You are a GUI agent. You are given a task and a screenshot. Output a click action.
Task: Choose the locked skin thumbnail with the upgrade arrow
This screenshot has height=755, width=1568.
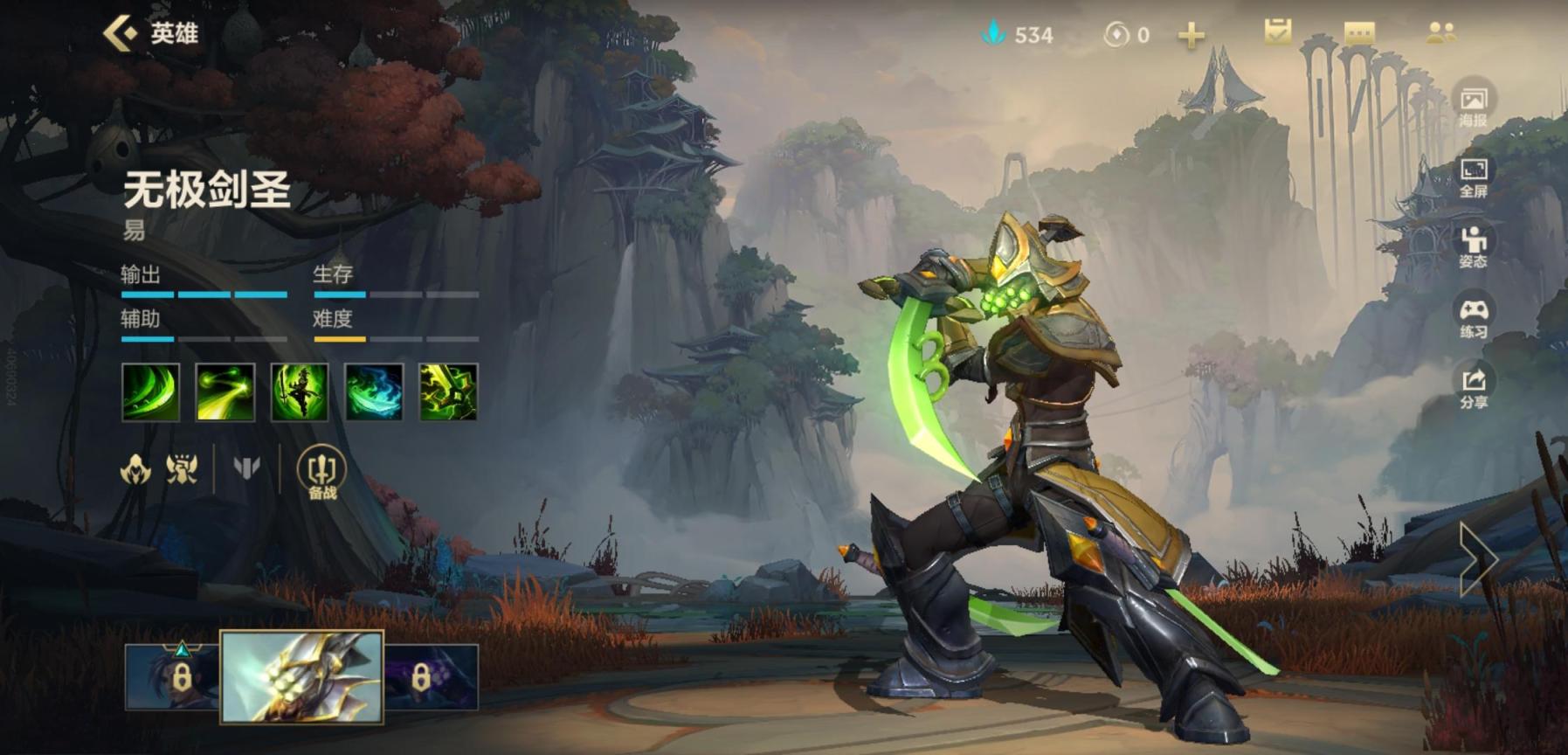coord(172,676)
